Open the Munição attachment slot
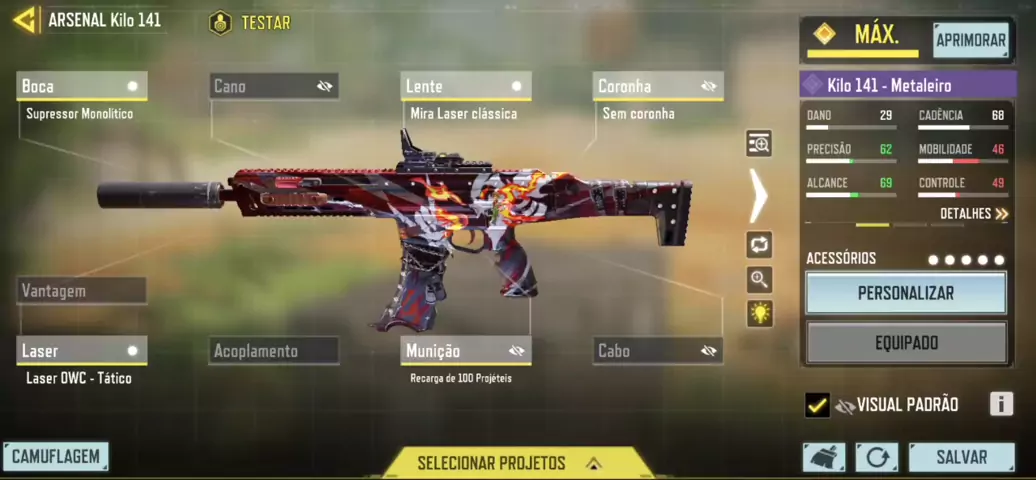The image size is (1036, 480). click(466, 351)
